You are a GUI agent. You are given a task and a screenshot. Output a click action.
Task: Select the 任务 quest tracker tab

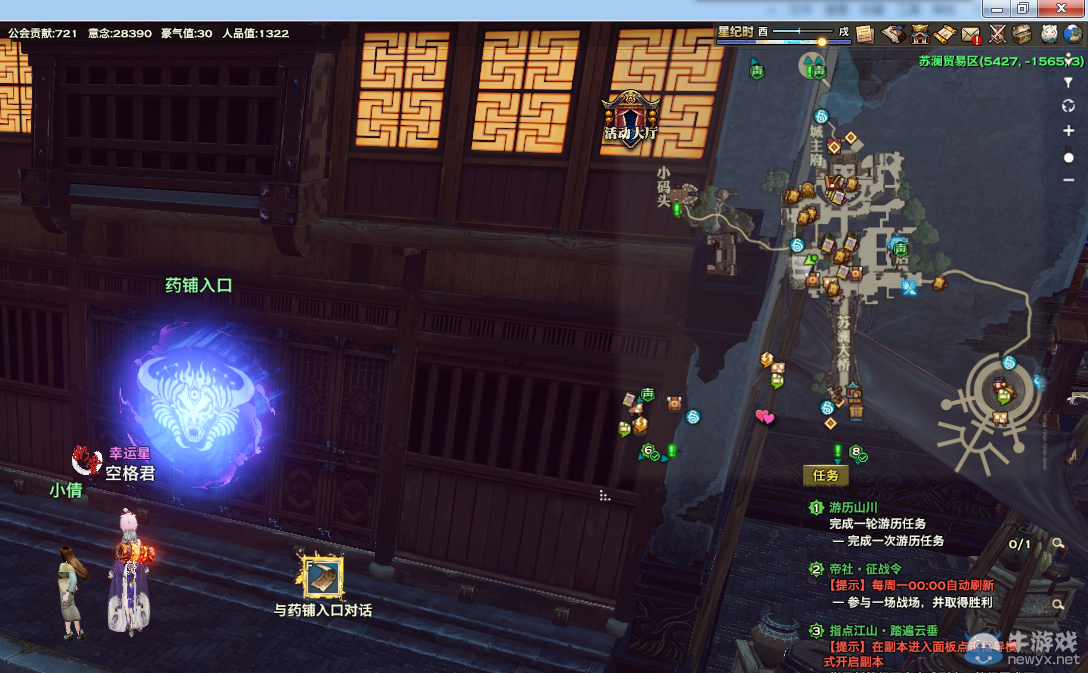tap(825, 475)
